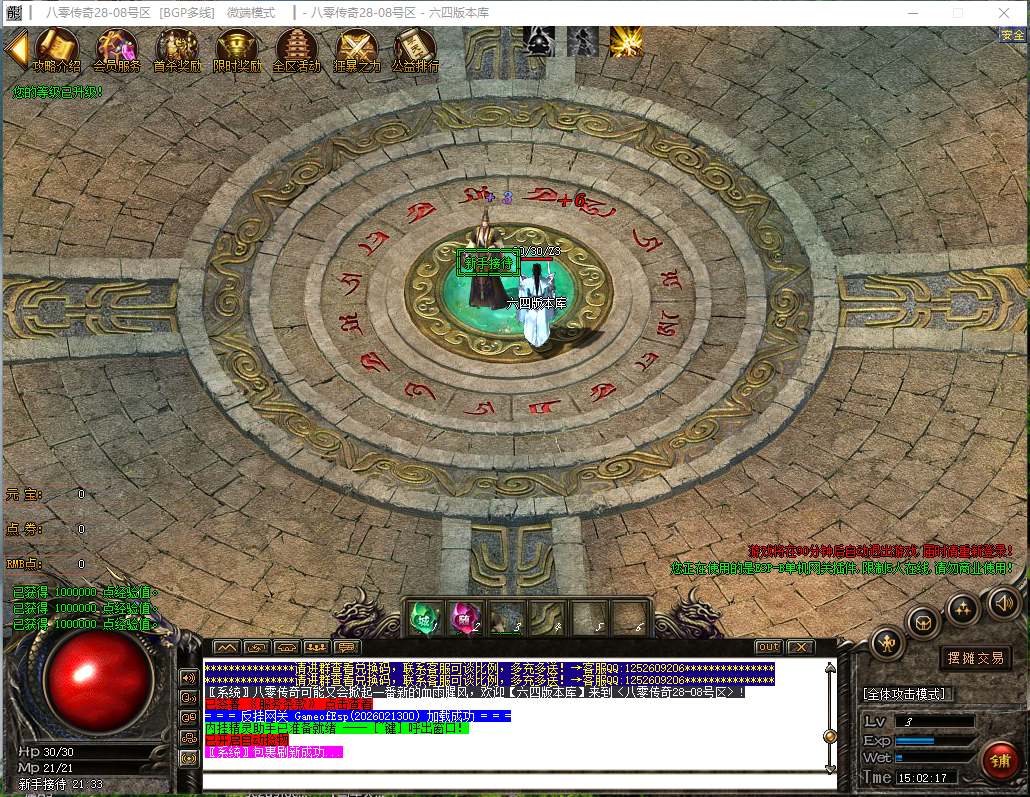Screen dimensions: 1030x797
Task: Open the 会员服务 member services icon
Action: click(116, 49)
